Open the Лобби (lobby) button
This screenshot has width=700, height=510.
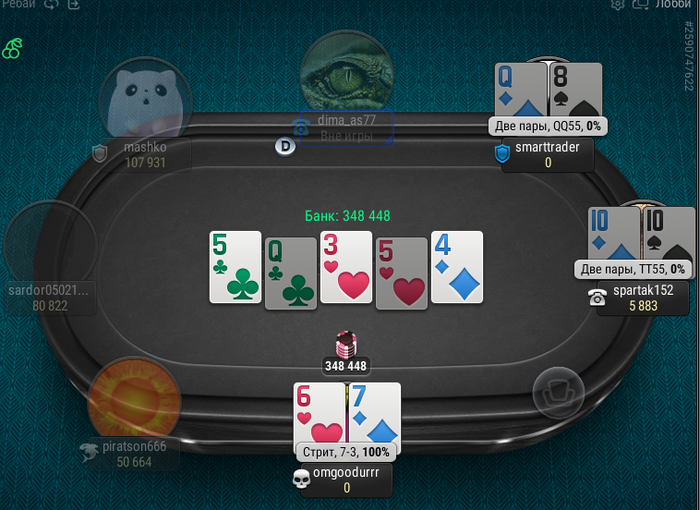671,4
